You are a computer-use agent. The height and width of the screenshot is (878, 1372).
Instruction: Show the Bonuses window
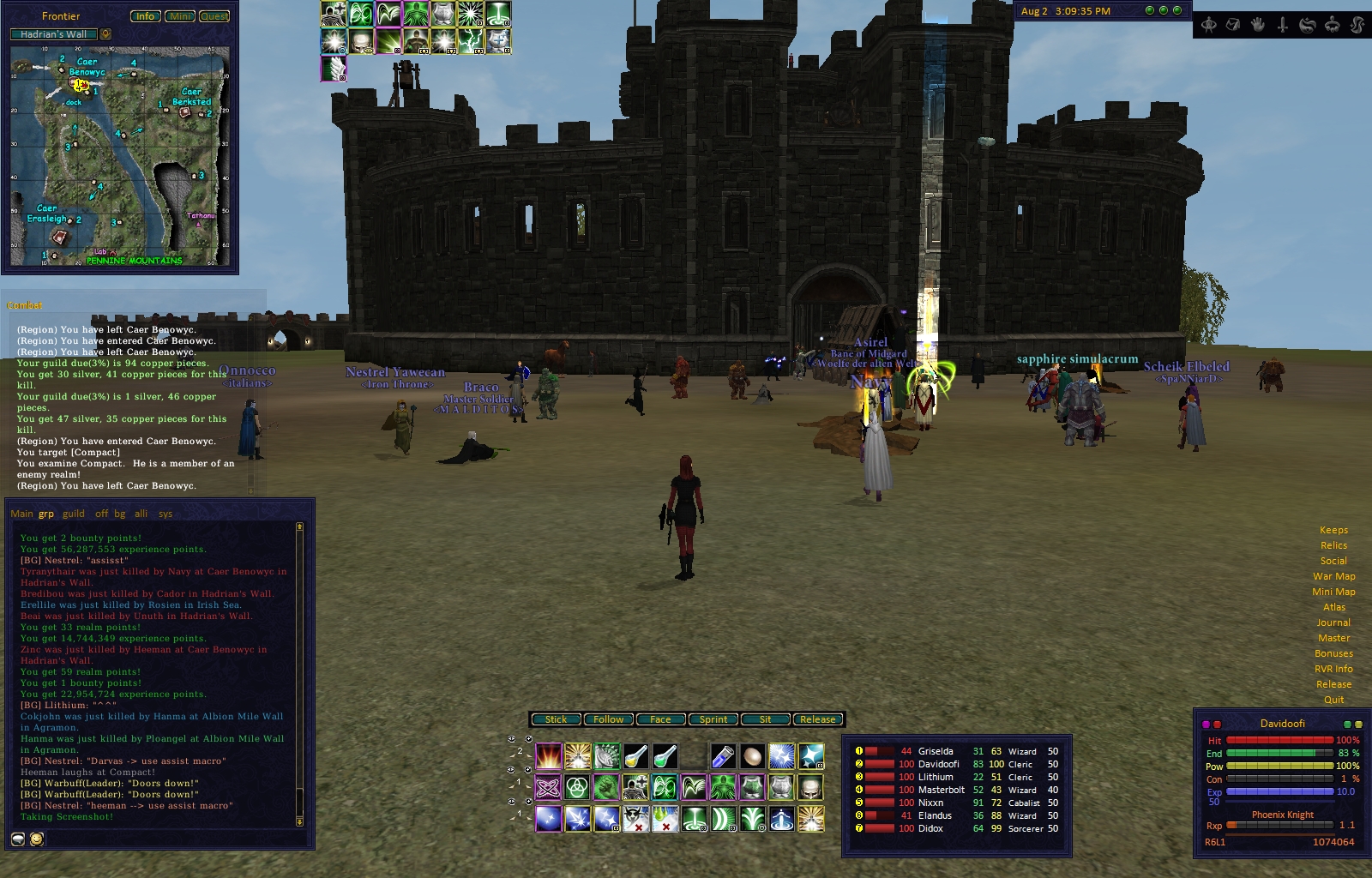tap(1333, 653)
